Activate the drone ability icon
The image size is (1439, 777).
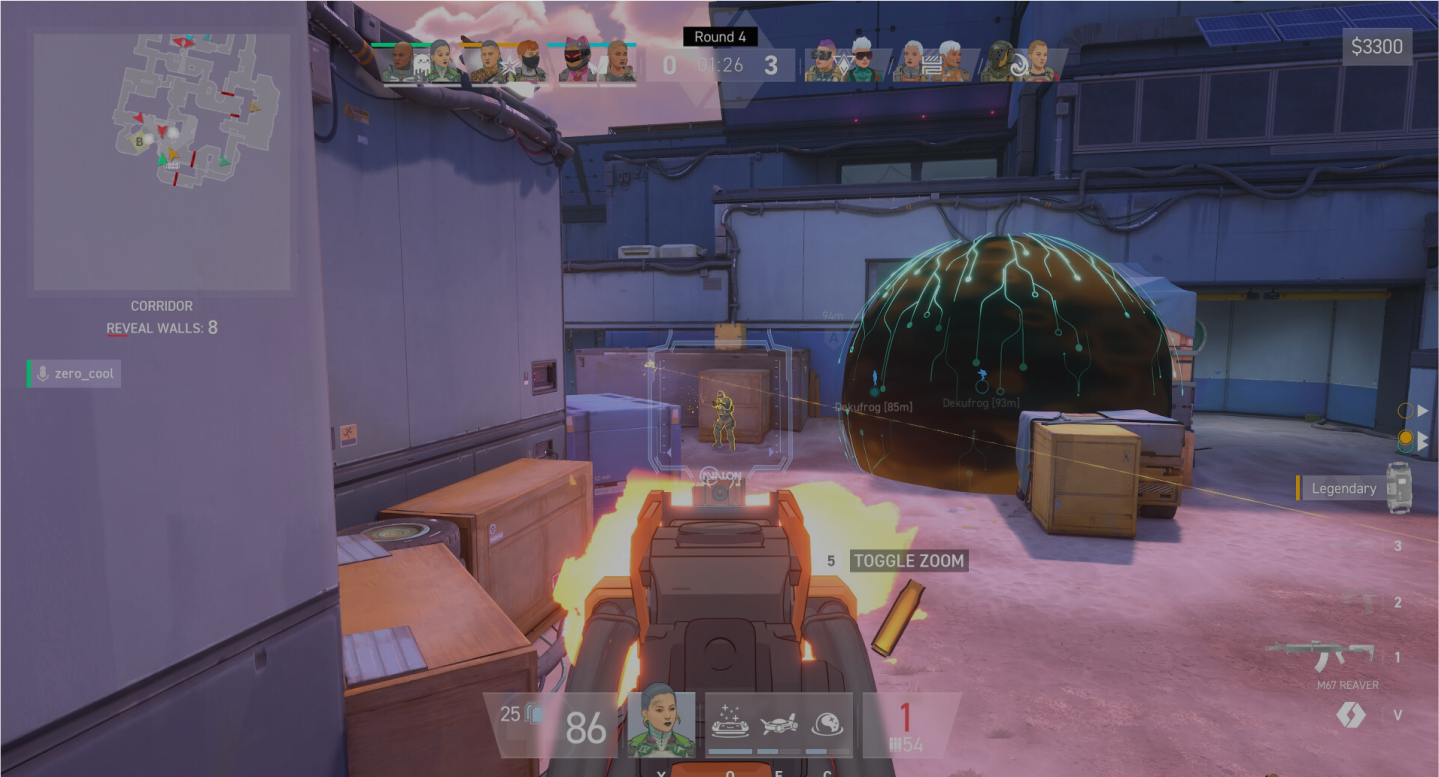point(780,727)
